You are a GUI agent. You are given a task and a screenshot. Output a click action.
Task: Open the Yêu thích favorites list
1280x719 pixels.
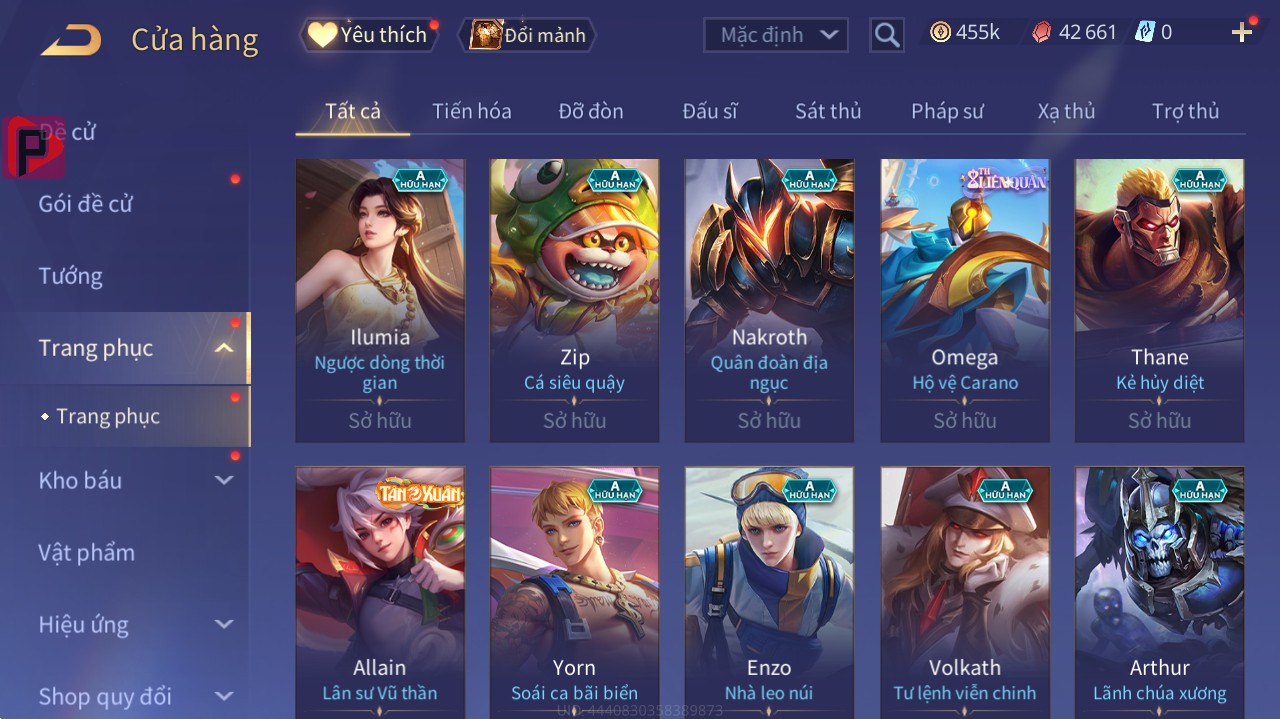click(368, 35)
